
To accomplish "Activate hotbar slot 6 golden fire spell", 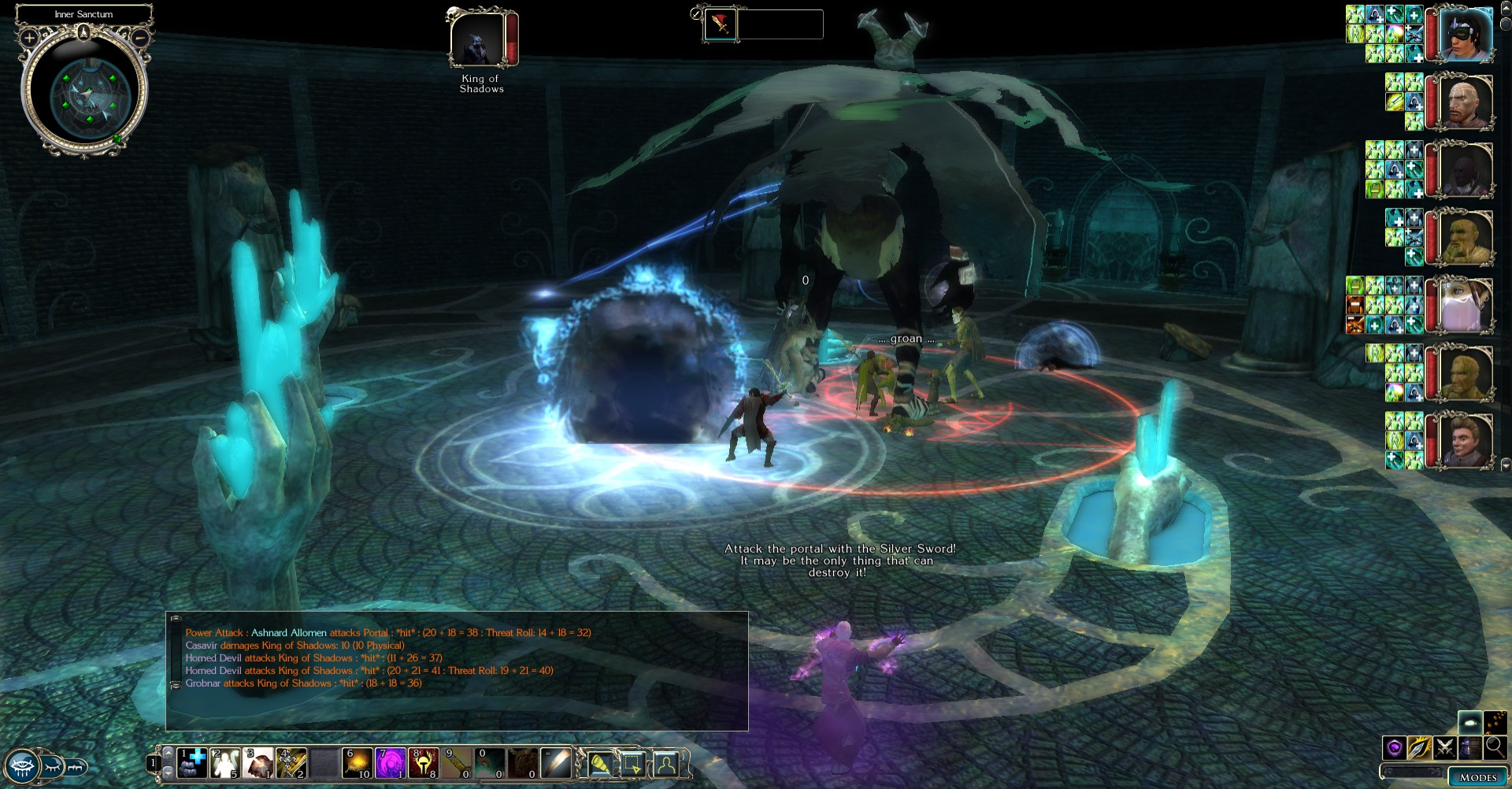I will (x=358, y=764).
